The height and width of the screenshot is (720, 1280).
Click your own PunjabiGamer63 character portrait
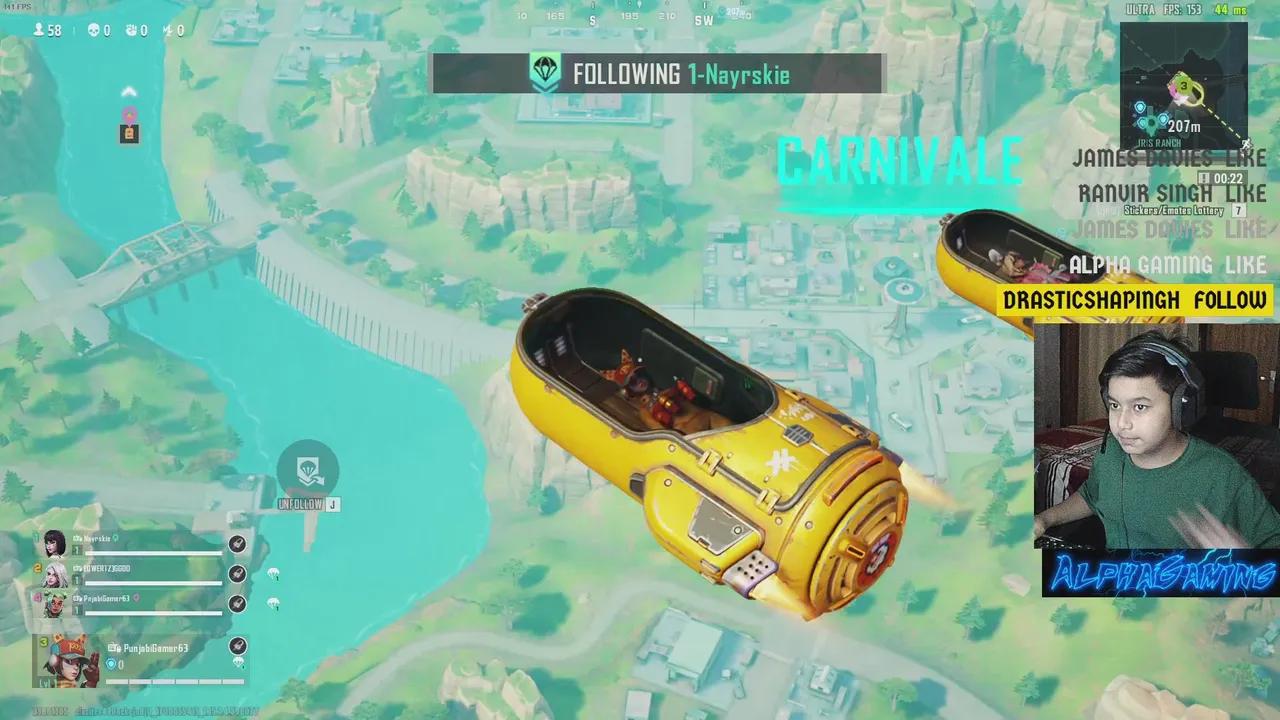[68, 659]
